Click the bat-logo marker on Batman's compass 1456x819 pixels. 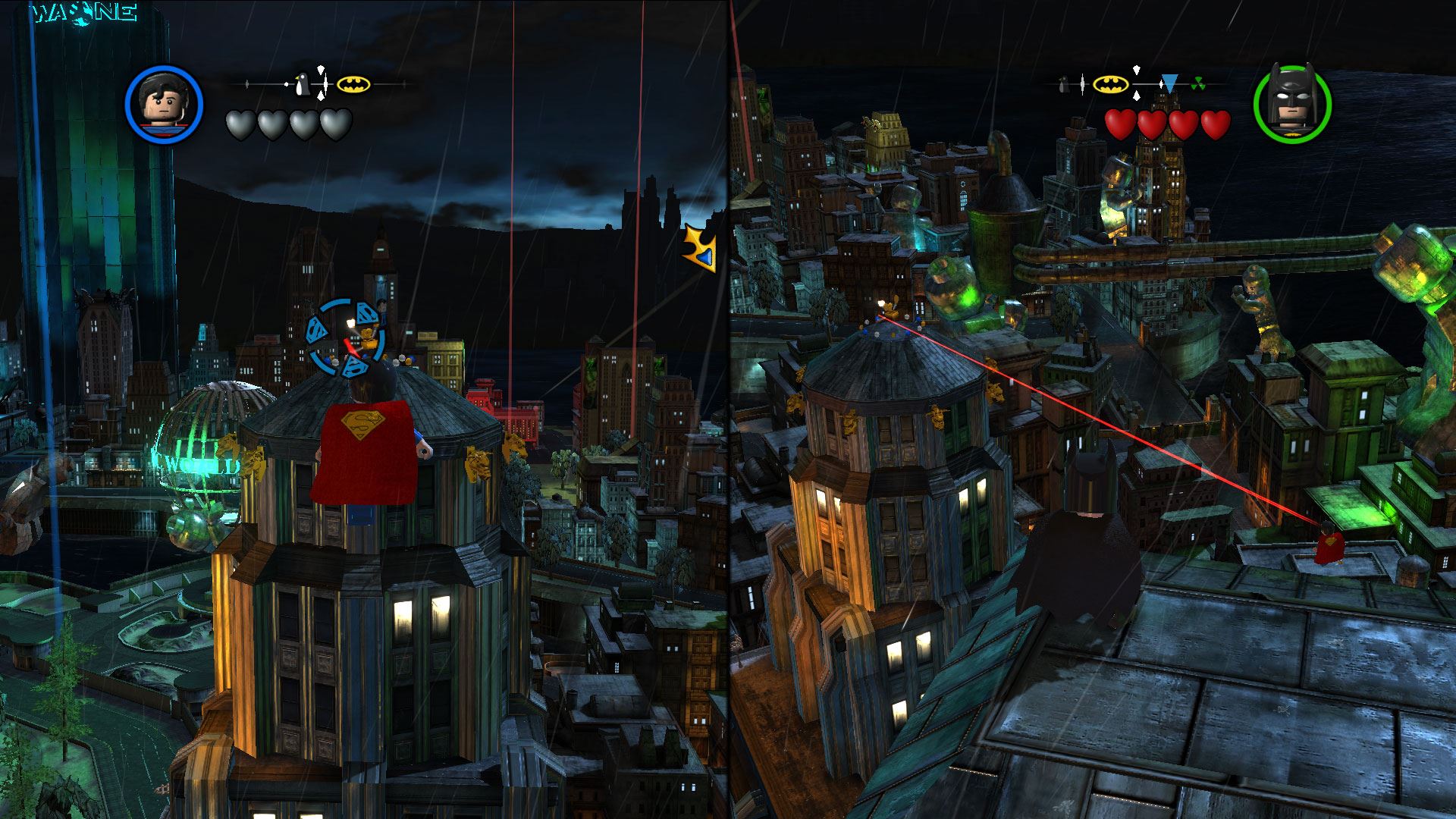point(1110,84)
